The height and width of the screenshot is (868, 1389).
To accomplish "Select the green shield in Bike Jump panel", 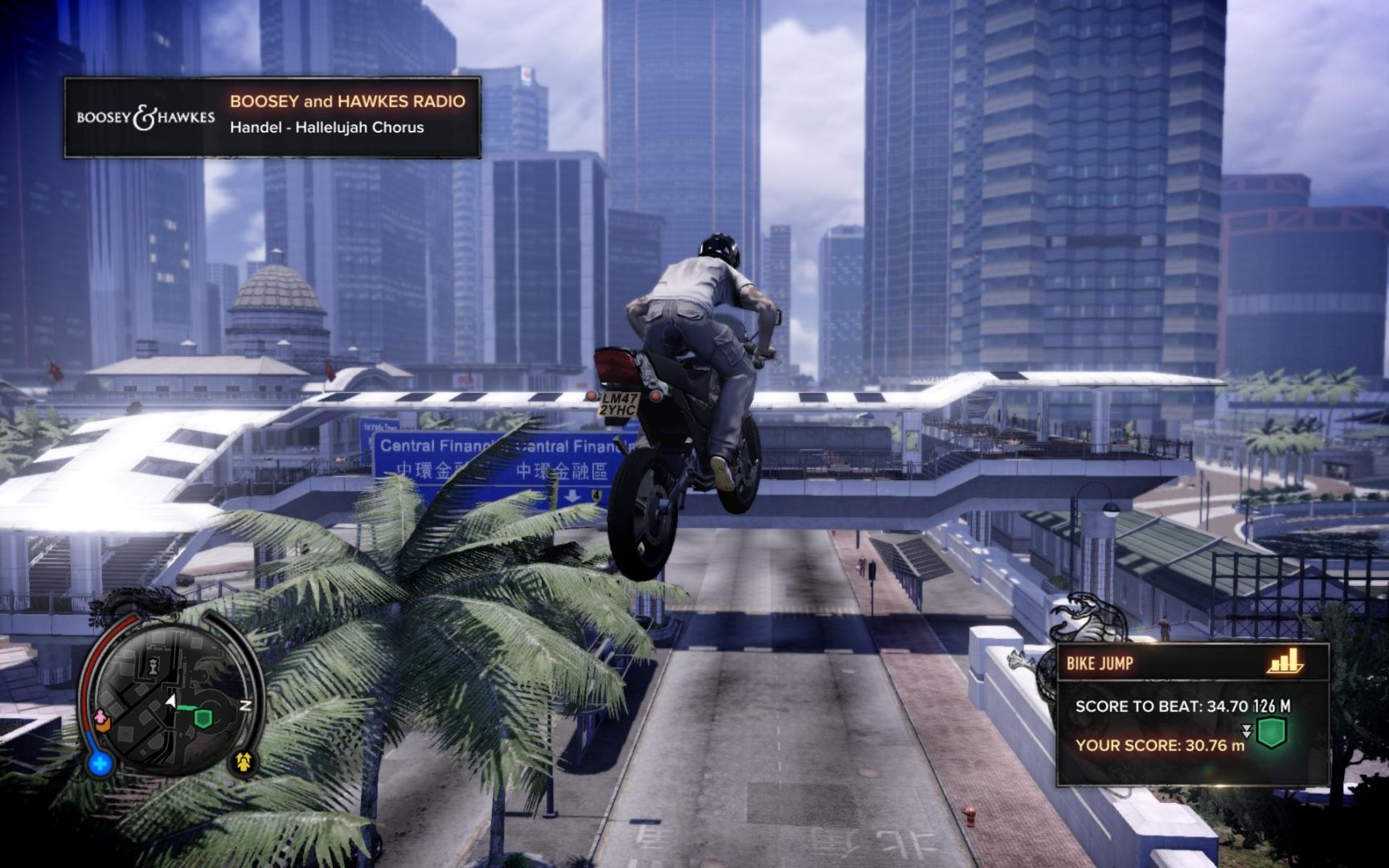I will click(1271, 732).
